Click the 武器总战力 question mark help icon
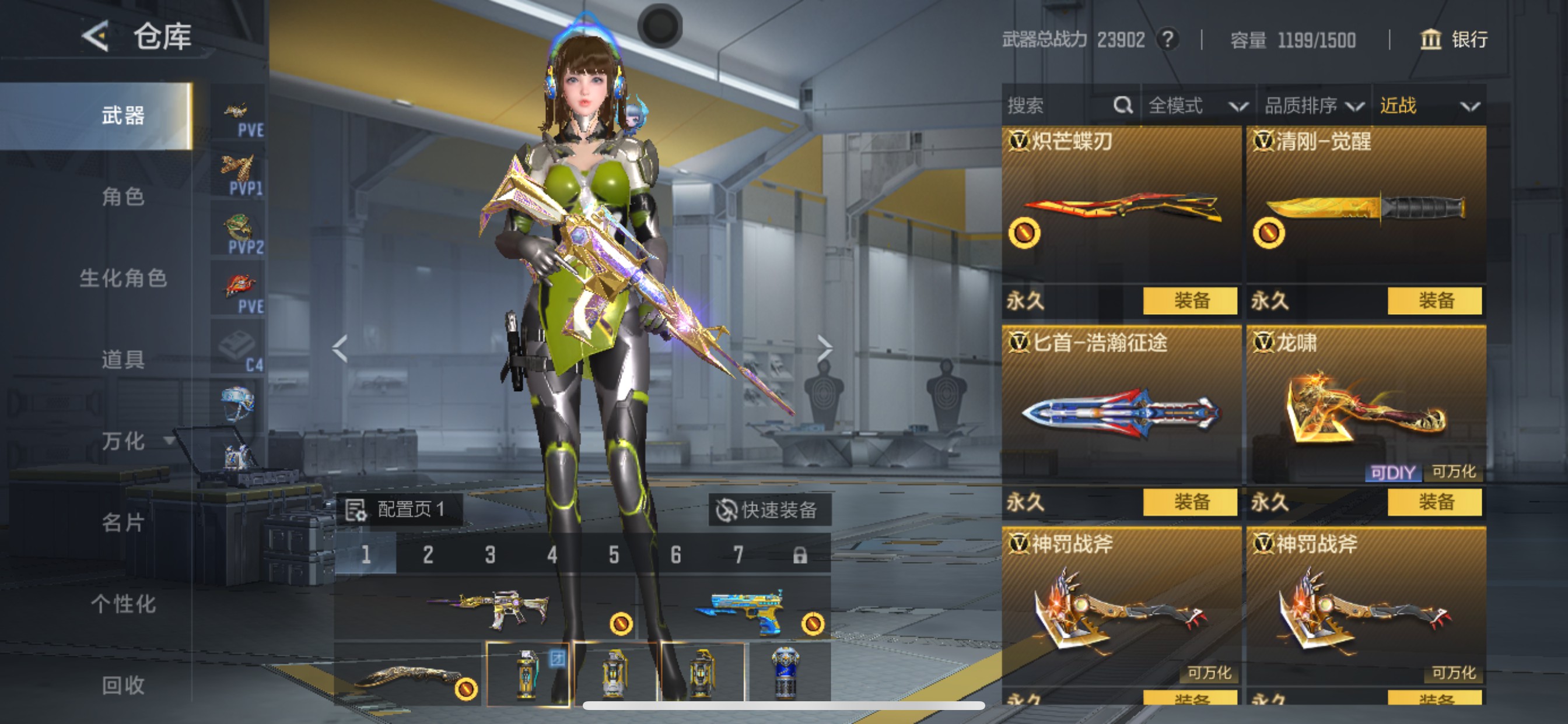 pos(1166,40)
